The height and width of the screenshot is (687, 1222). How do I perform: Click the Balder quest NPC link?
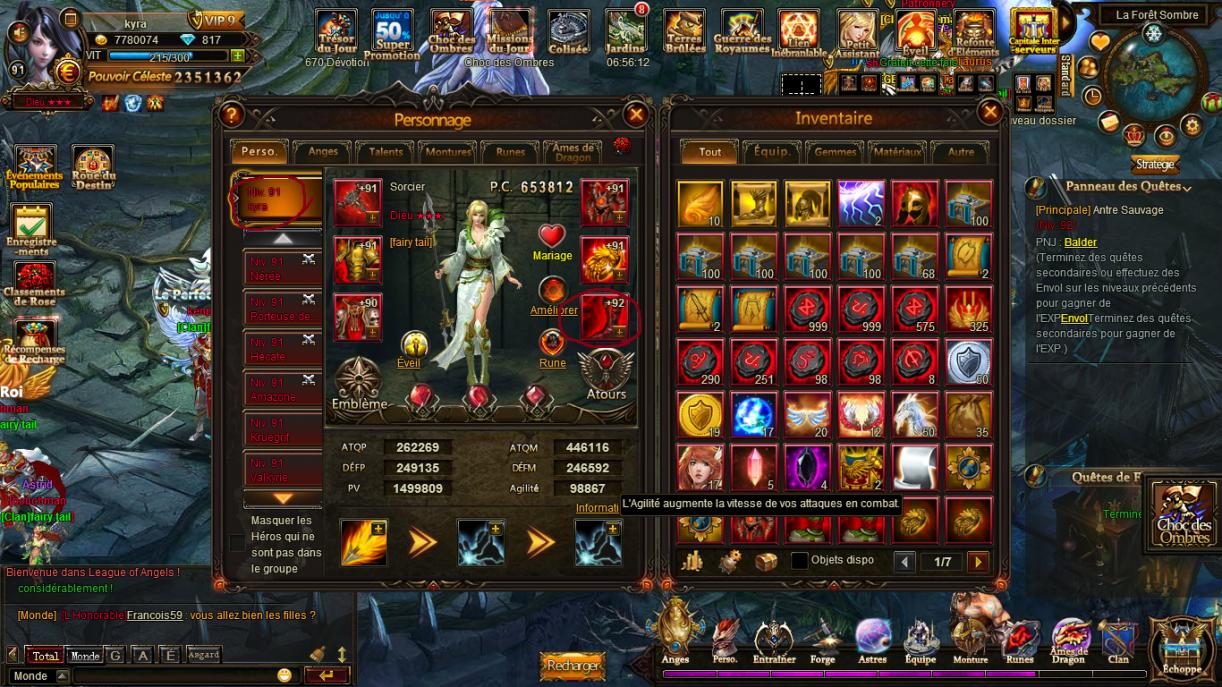1080,242
